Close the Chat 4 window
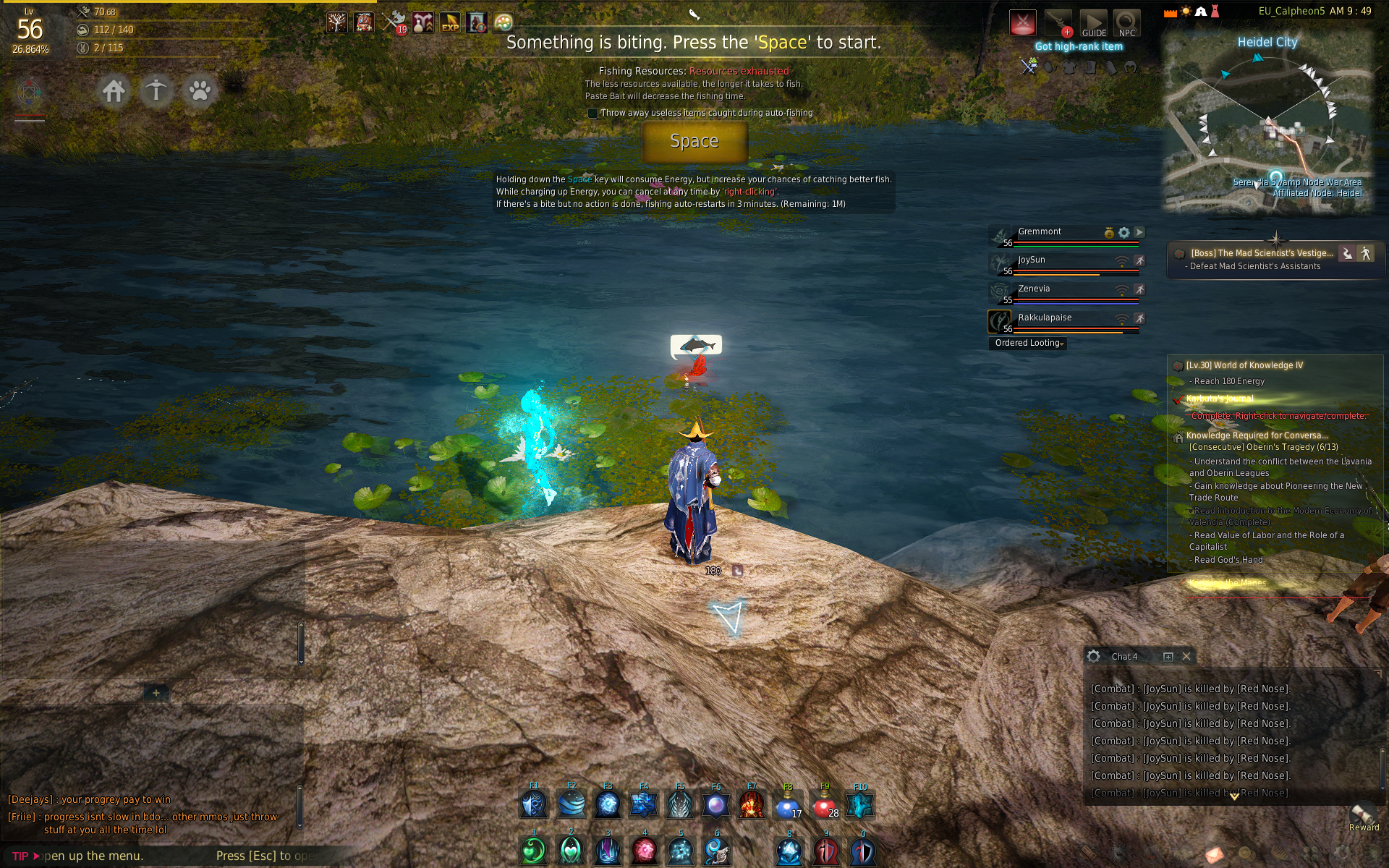The height and width of the screenshot is (868, 1389). pyautogui.click(x=1186, y=657)
